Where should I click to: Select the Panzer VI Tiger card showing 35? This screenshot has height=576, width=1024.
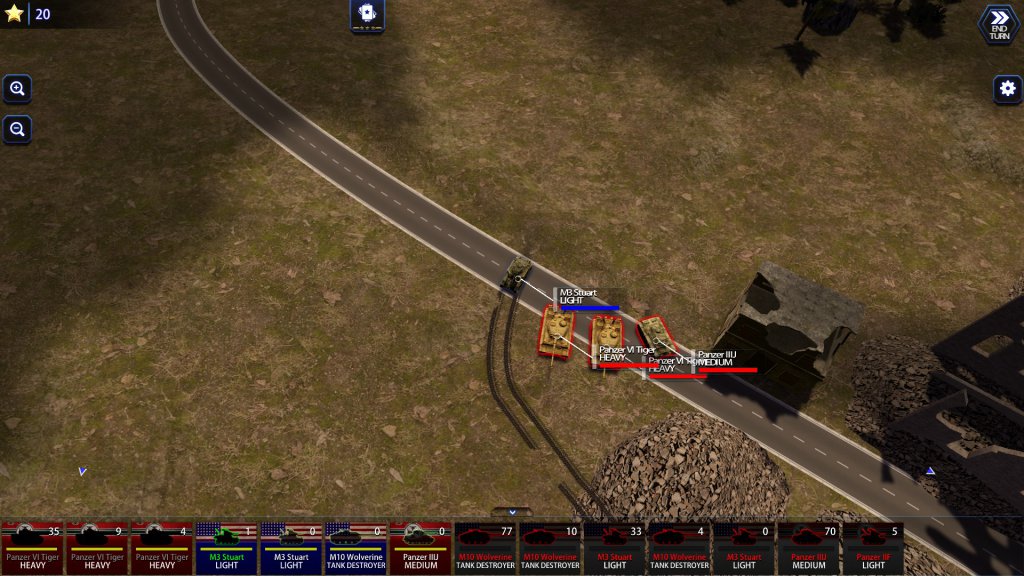tap(33, 548)
